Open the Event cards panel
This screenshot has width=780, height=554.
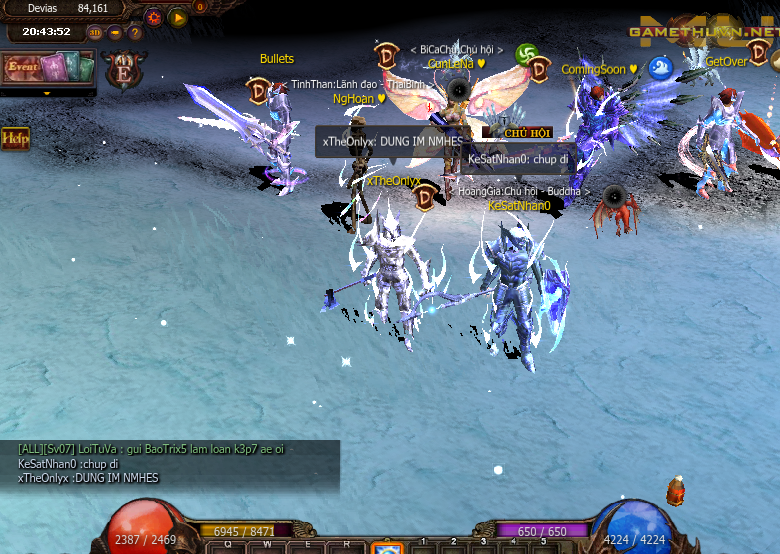click(48, 68)
